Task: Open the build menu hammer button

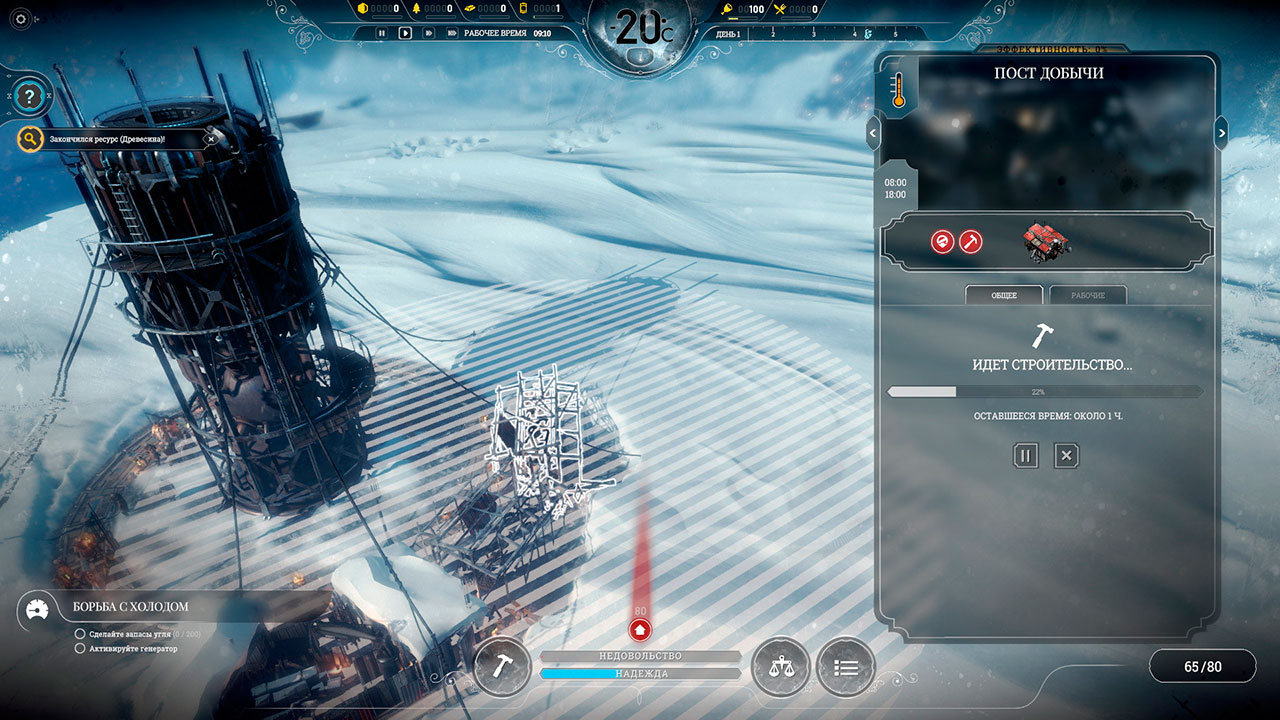Action: click(x=502, y=667)
